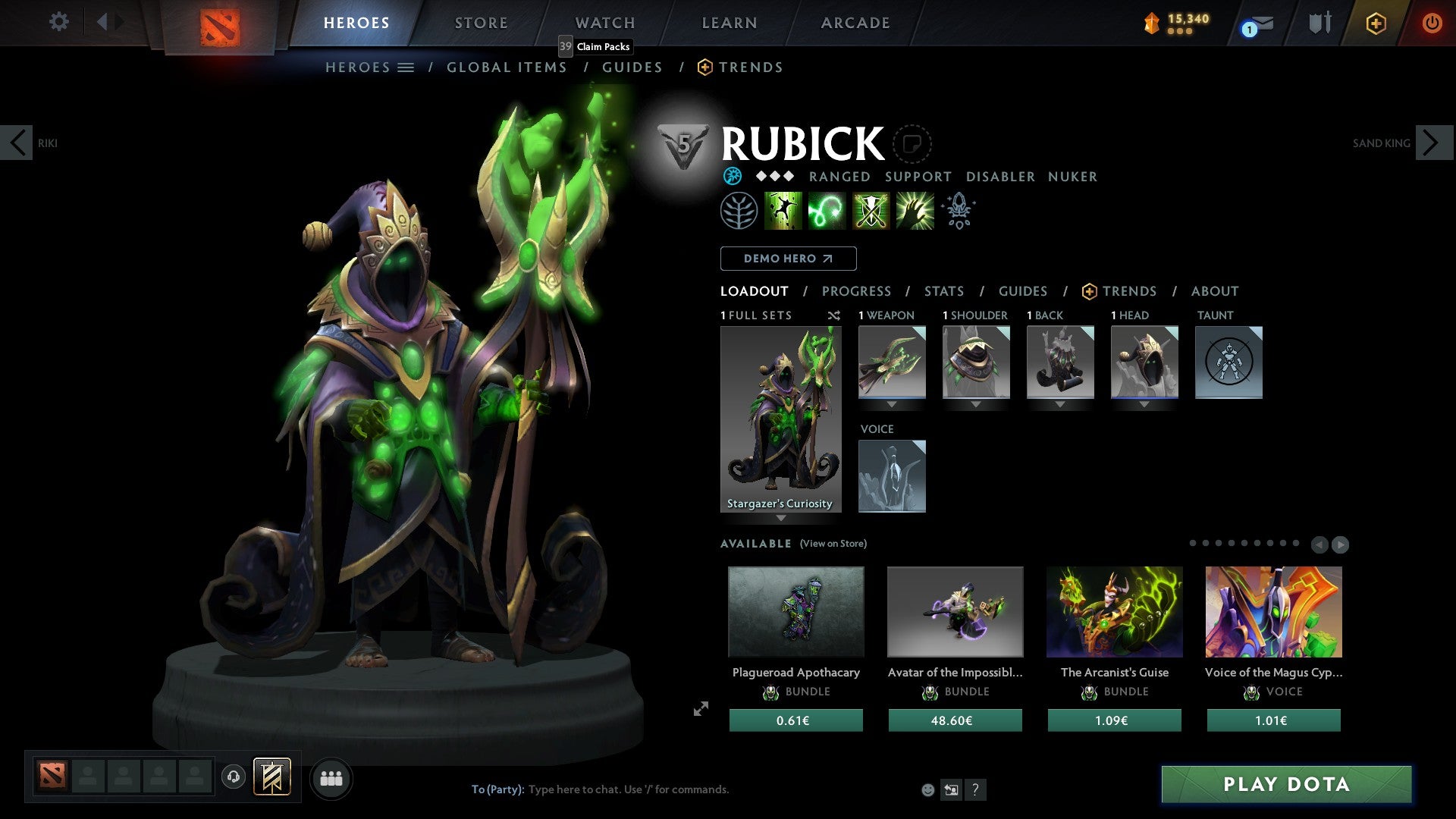Select the Fade Bolt ability icon
The width and height of the screenshot is (1456, 819).
click(827, 210)
